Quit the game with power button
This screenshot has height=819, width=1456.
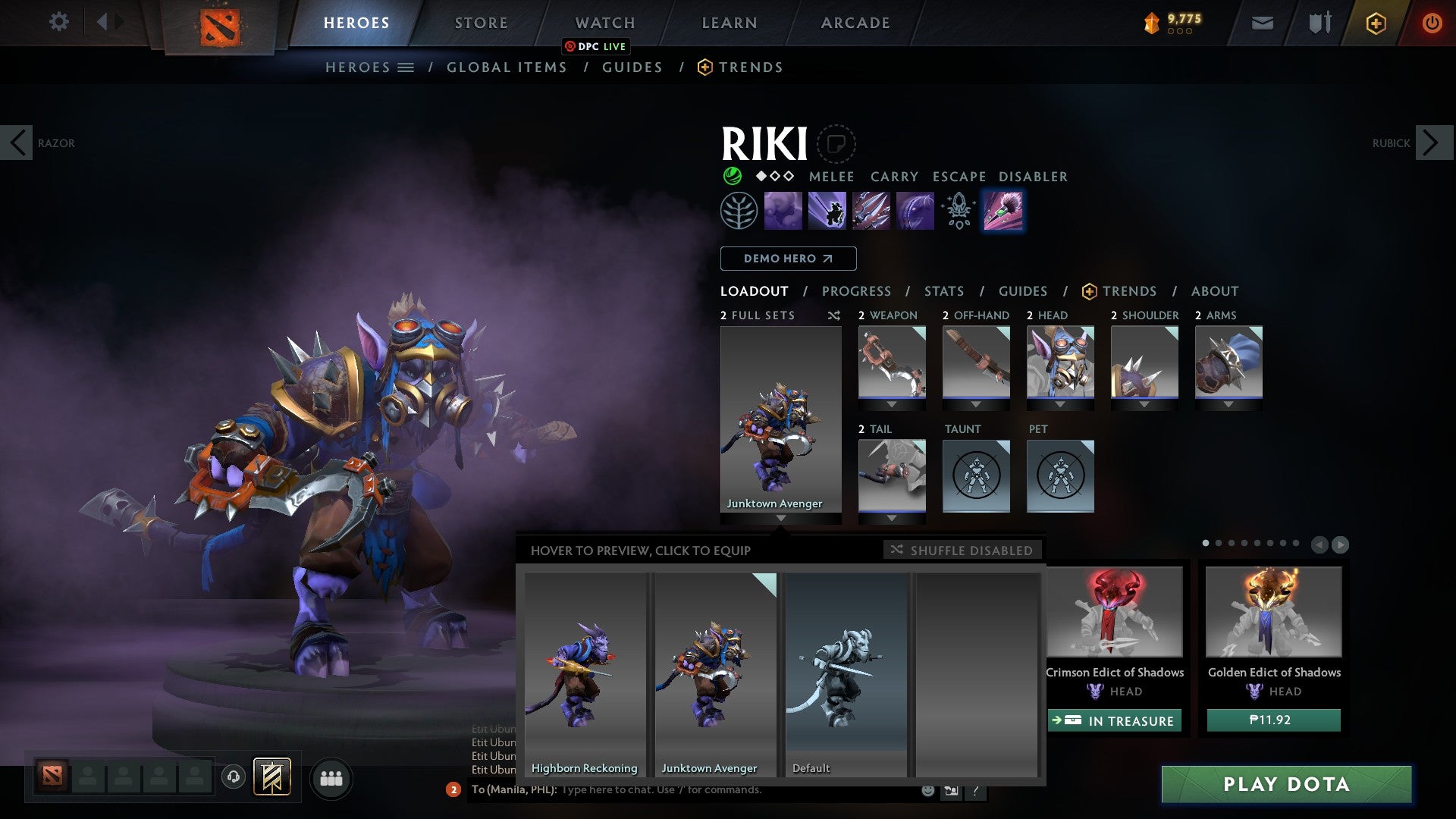pyautogui.click(x=1431, y=23)
